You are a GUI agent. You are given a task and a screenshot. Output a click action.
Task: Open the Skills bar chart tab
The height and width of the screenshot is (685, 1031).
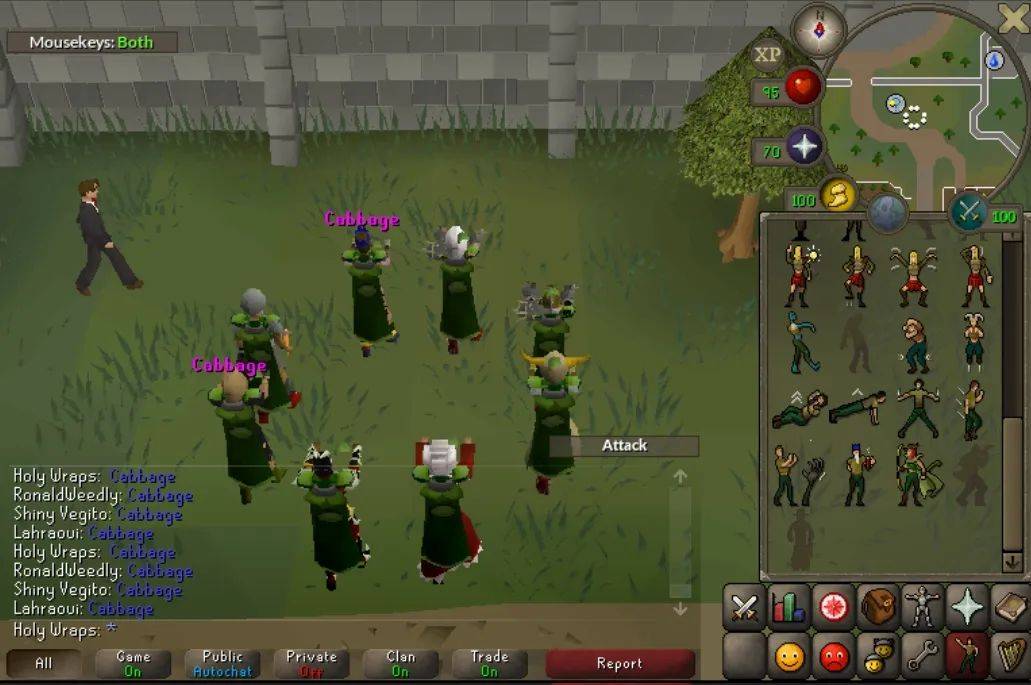[x=789, y=608]
